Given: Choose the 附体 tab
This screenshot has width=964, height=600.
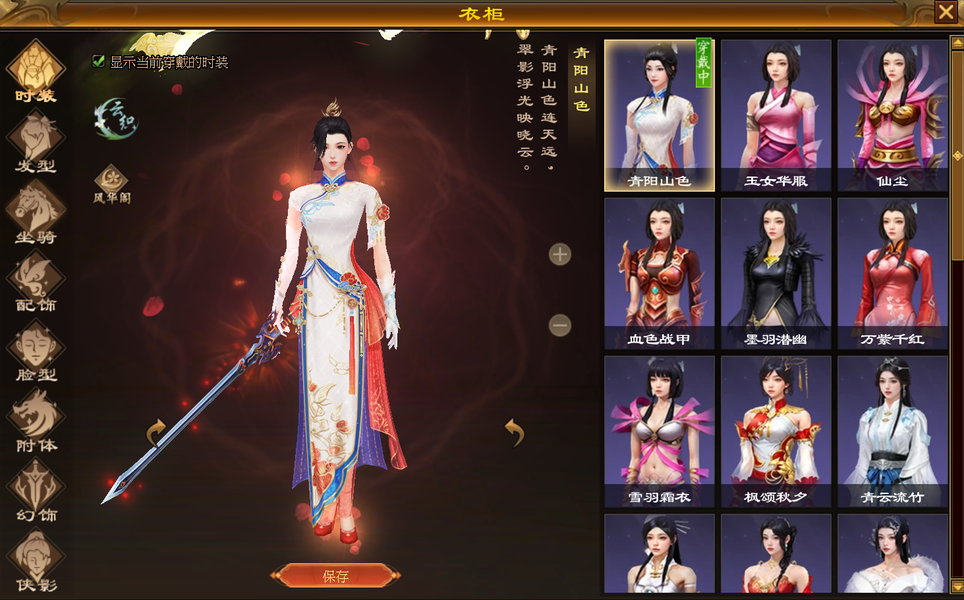Looking at the screenshot, I should pos(35,420).
